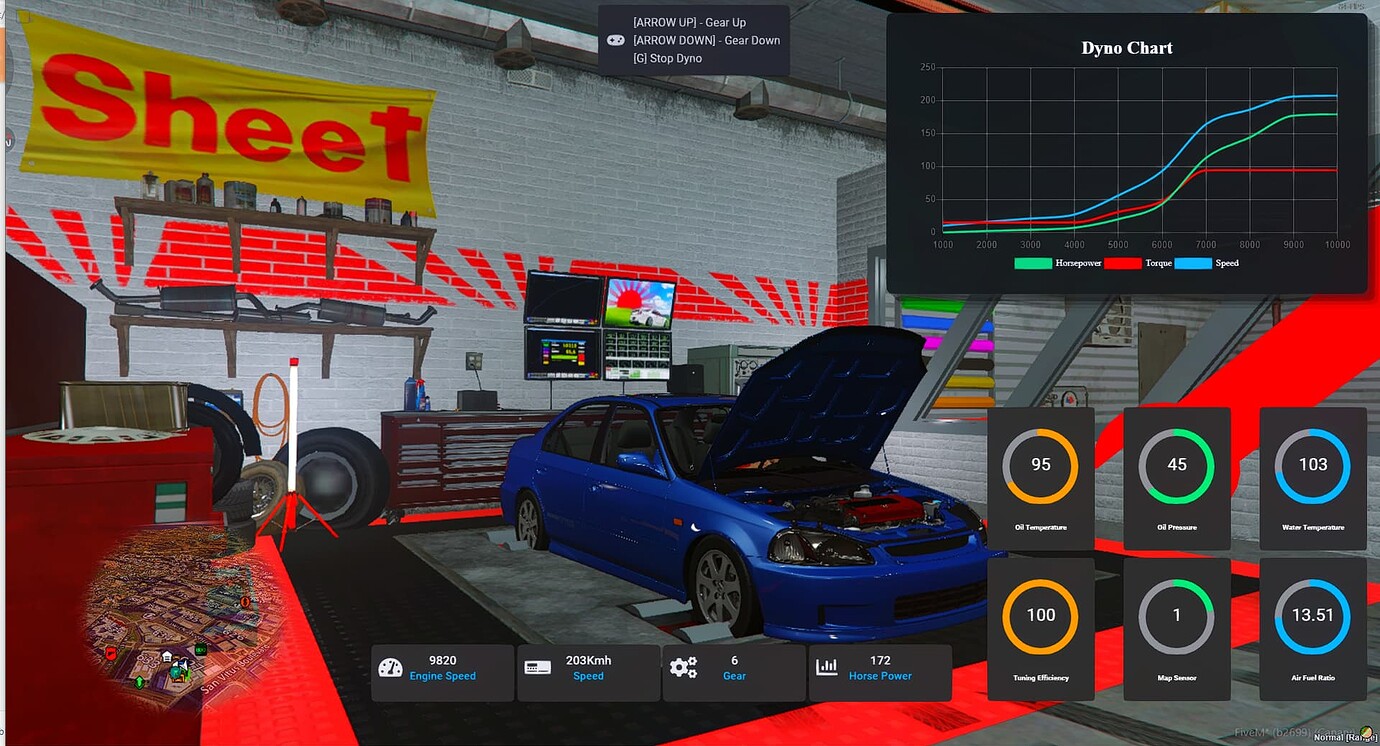Image resolution: width=1380 pixels, height=746 pixels.
Task: Click the Horse Power bar chart icon
Action: 826,665
